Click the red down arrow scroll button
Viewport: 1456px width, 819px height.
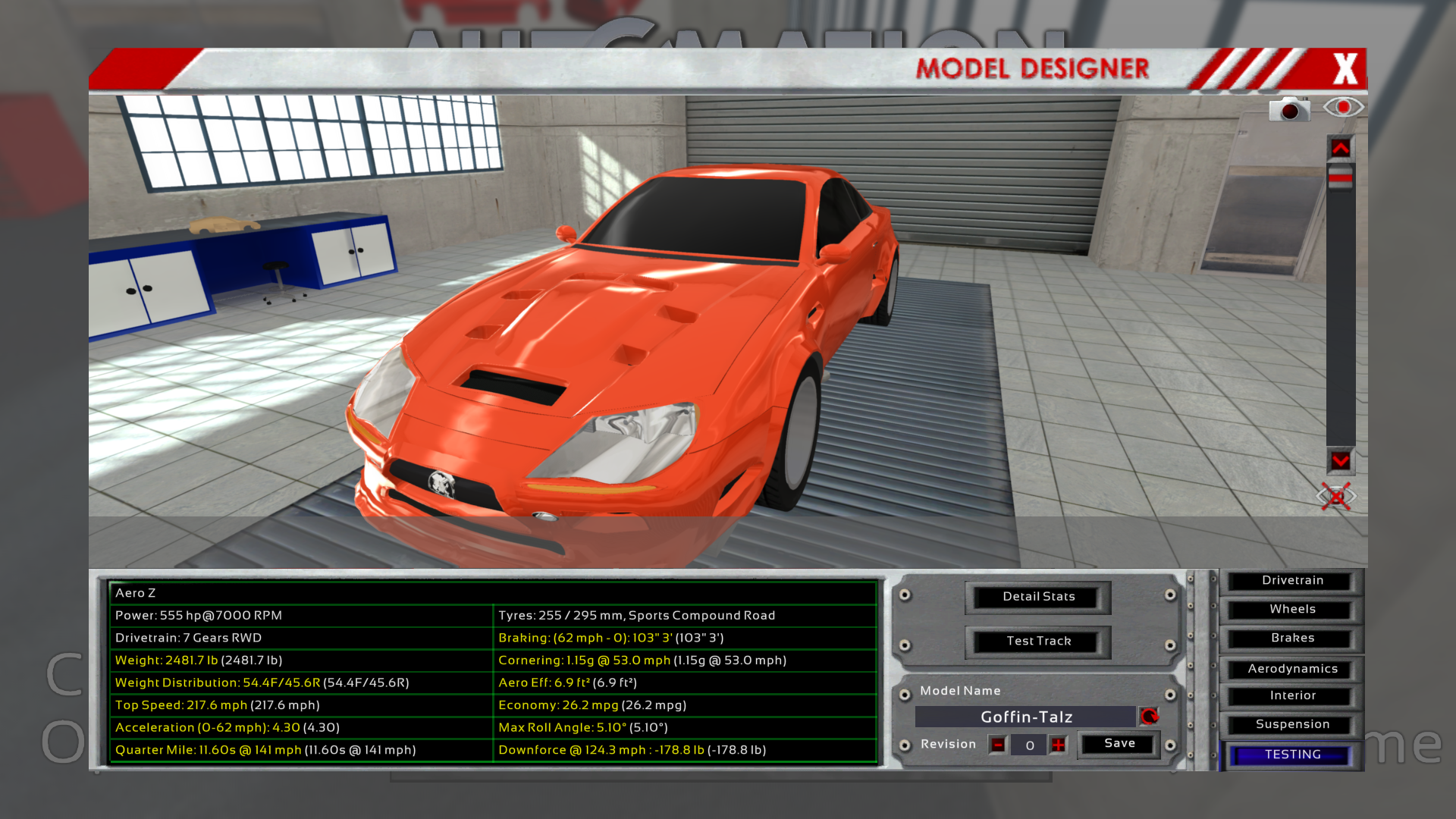pyautogui.click(x=1340, y=461)
